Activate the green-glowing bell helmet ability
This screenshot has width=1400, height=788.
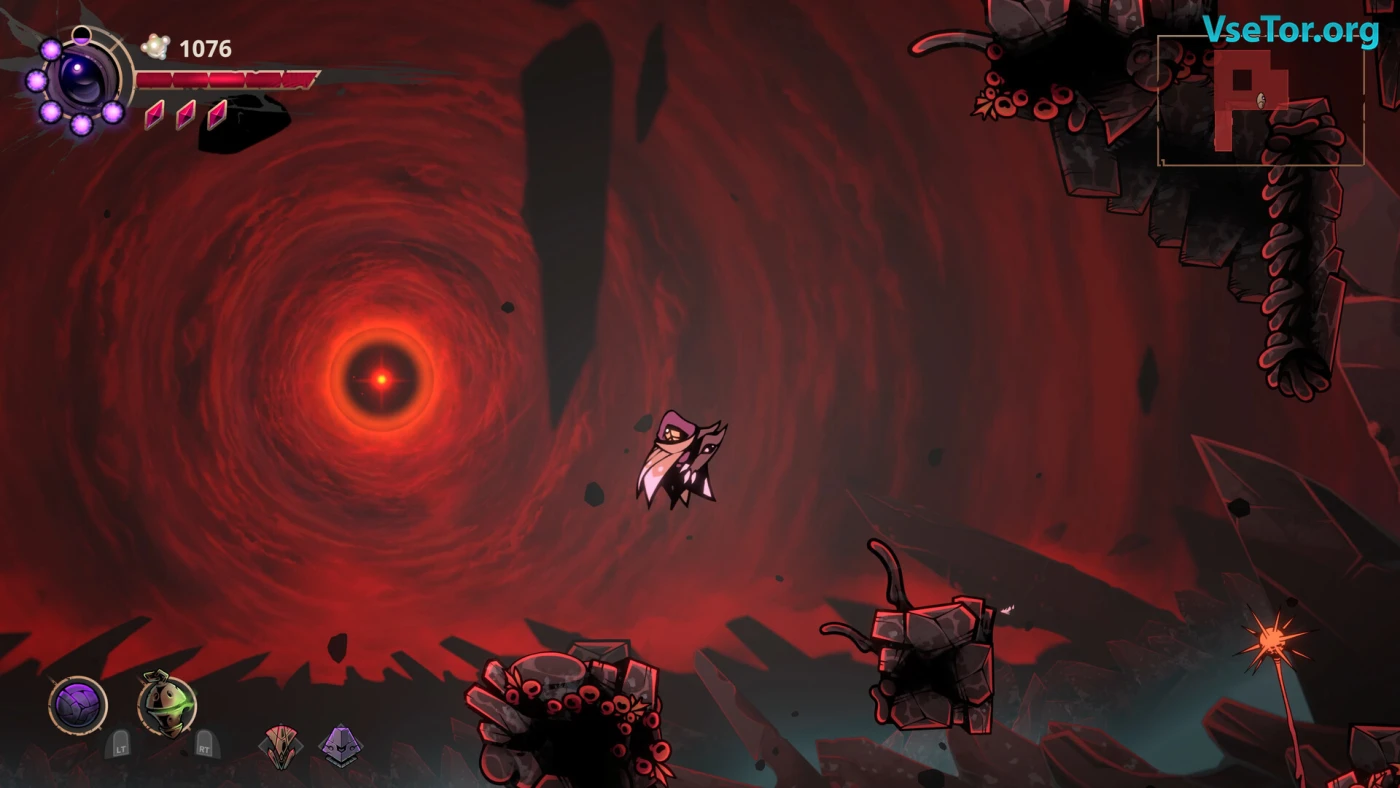coord(167,704)
